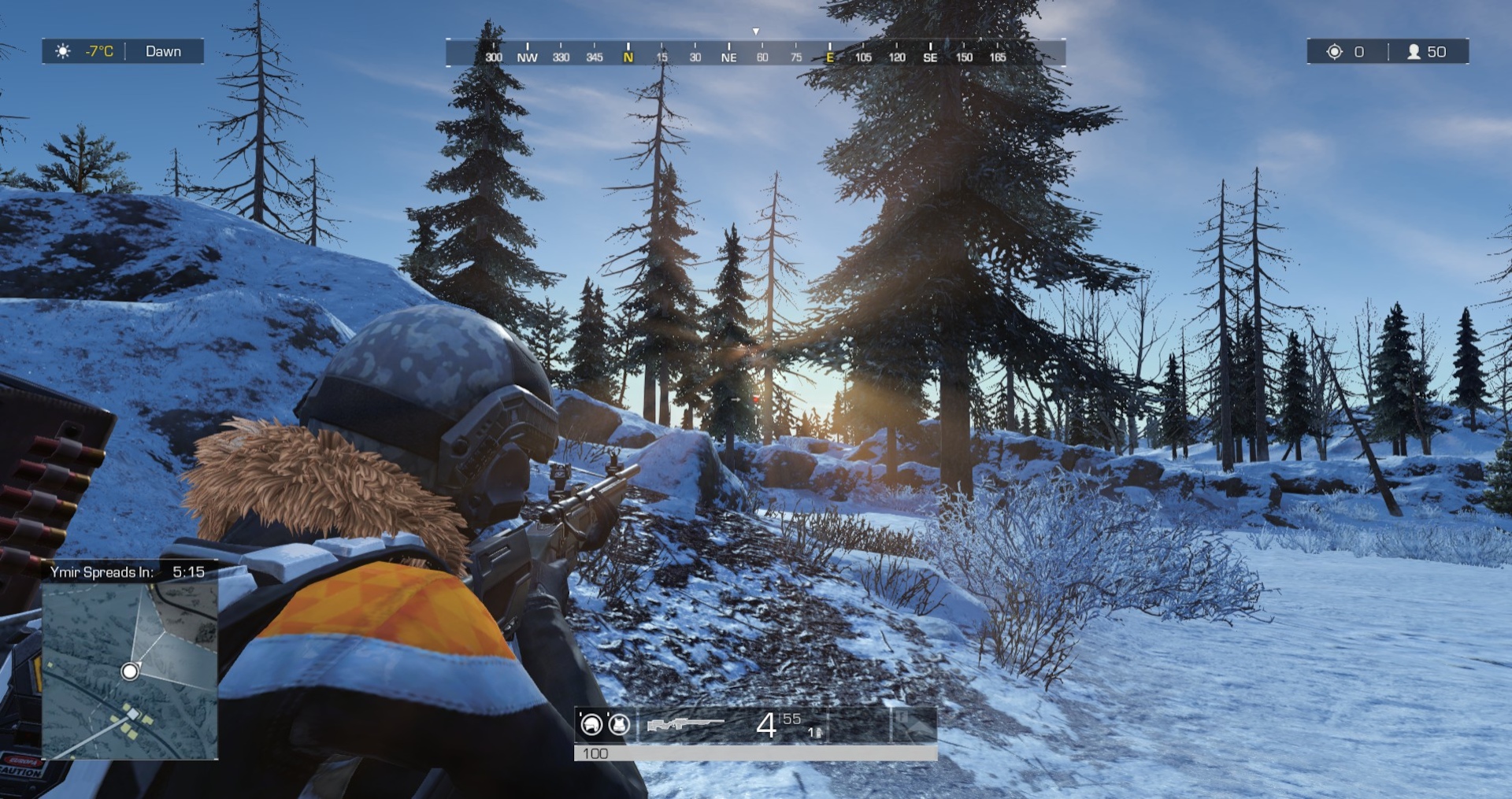
Task: Click the helmet armor icon
Action: pyautogui.click(x=591, y=724)
